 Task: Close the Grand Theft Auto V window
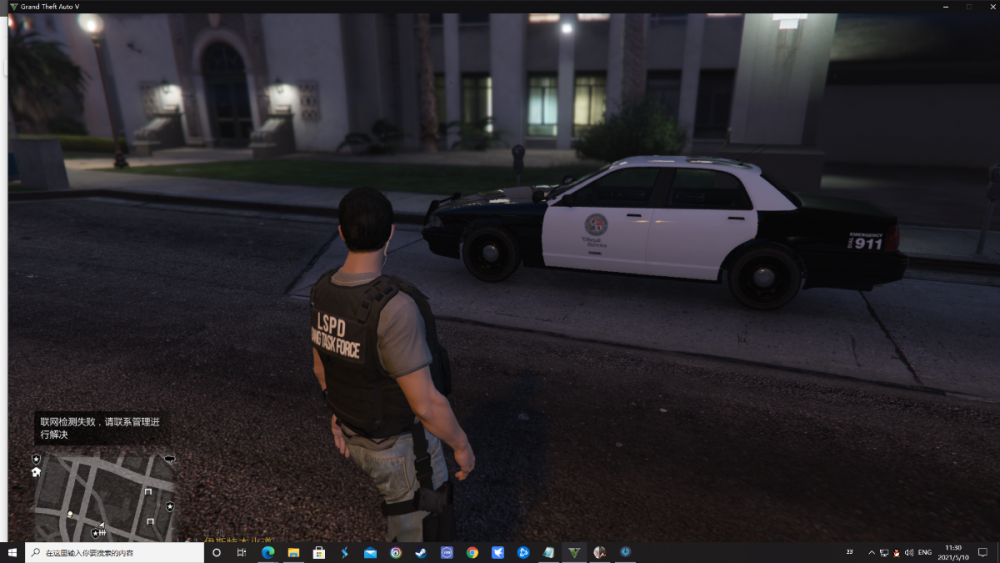(988, 6)
